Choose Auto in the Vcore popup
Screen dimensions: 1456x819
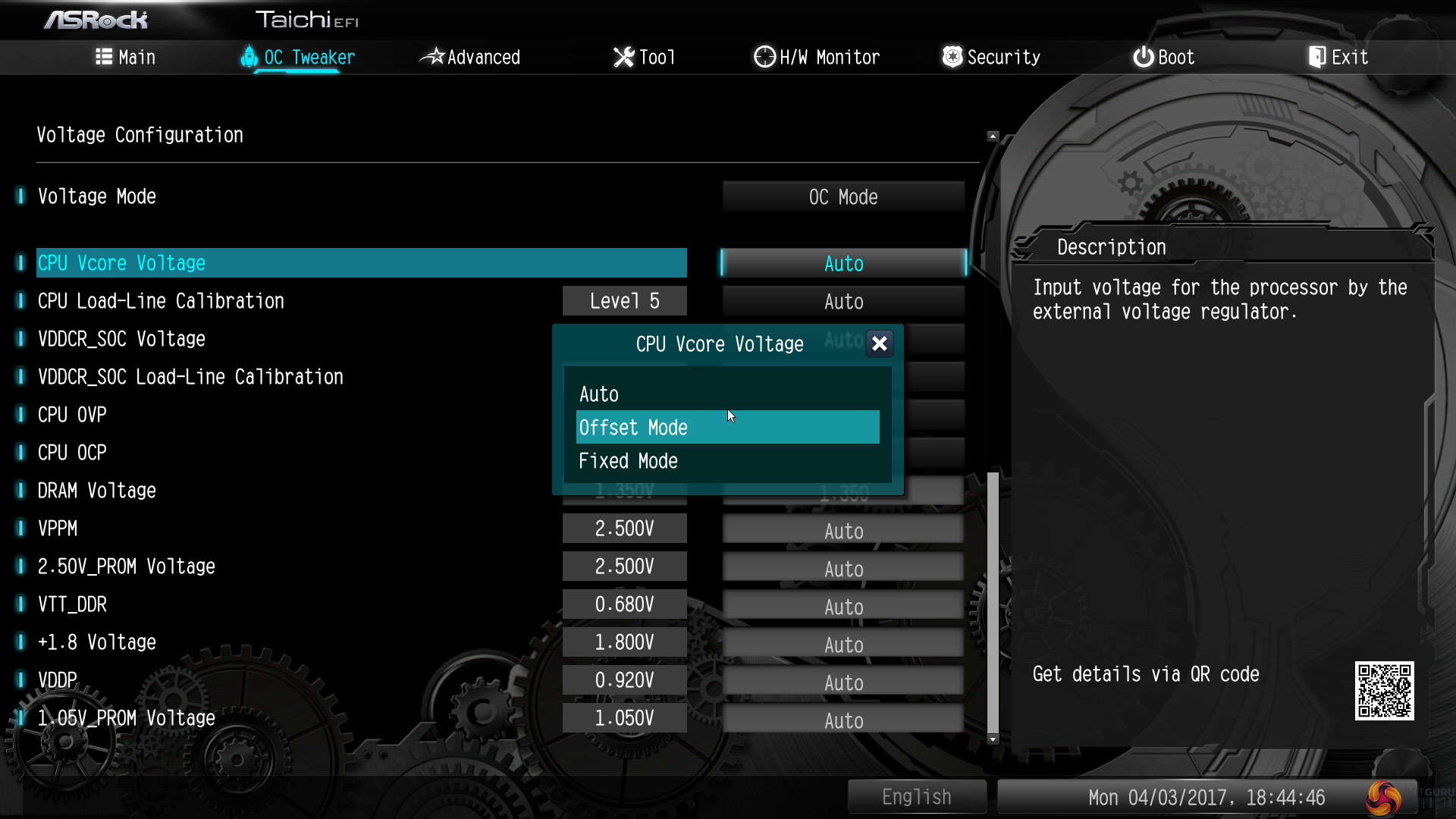(599, 394)
